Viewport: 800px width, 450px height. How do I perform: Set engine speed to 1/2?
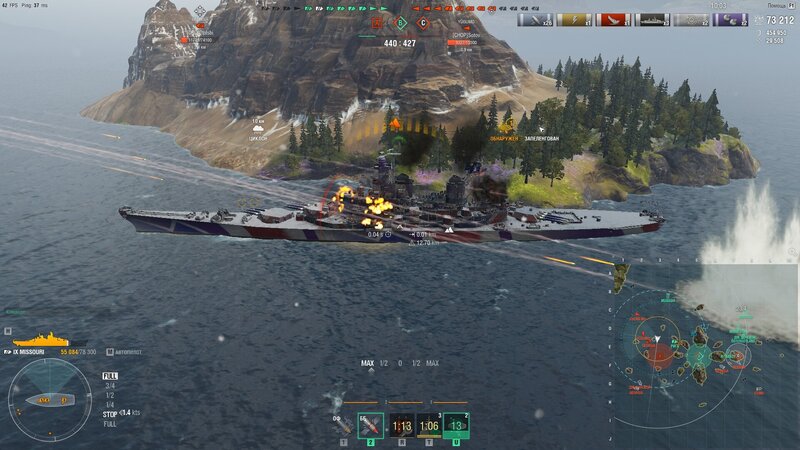click(x=110, y=394)
